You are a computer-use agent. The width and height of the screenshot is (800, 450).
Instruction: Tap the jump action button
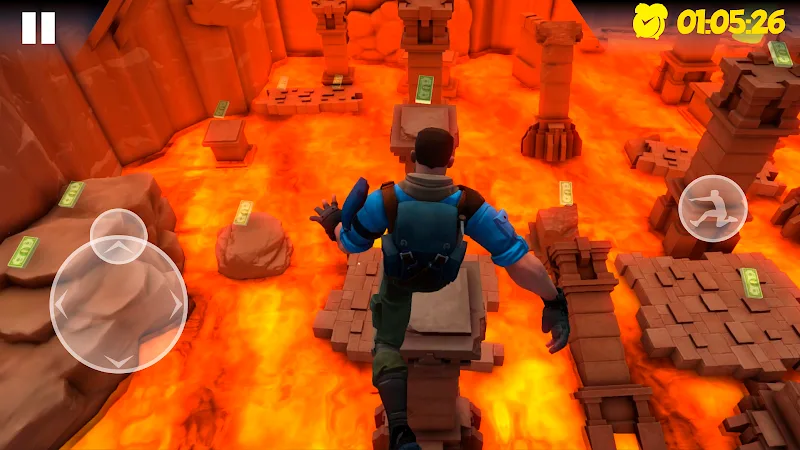click(x=712, y=210)
